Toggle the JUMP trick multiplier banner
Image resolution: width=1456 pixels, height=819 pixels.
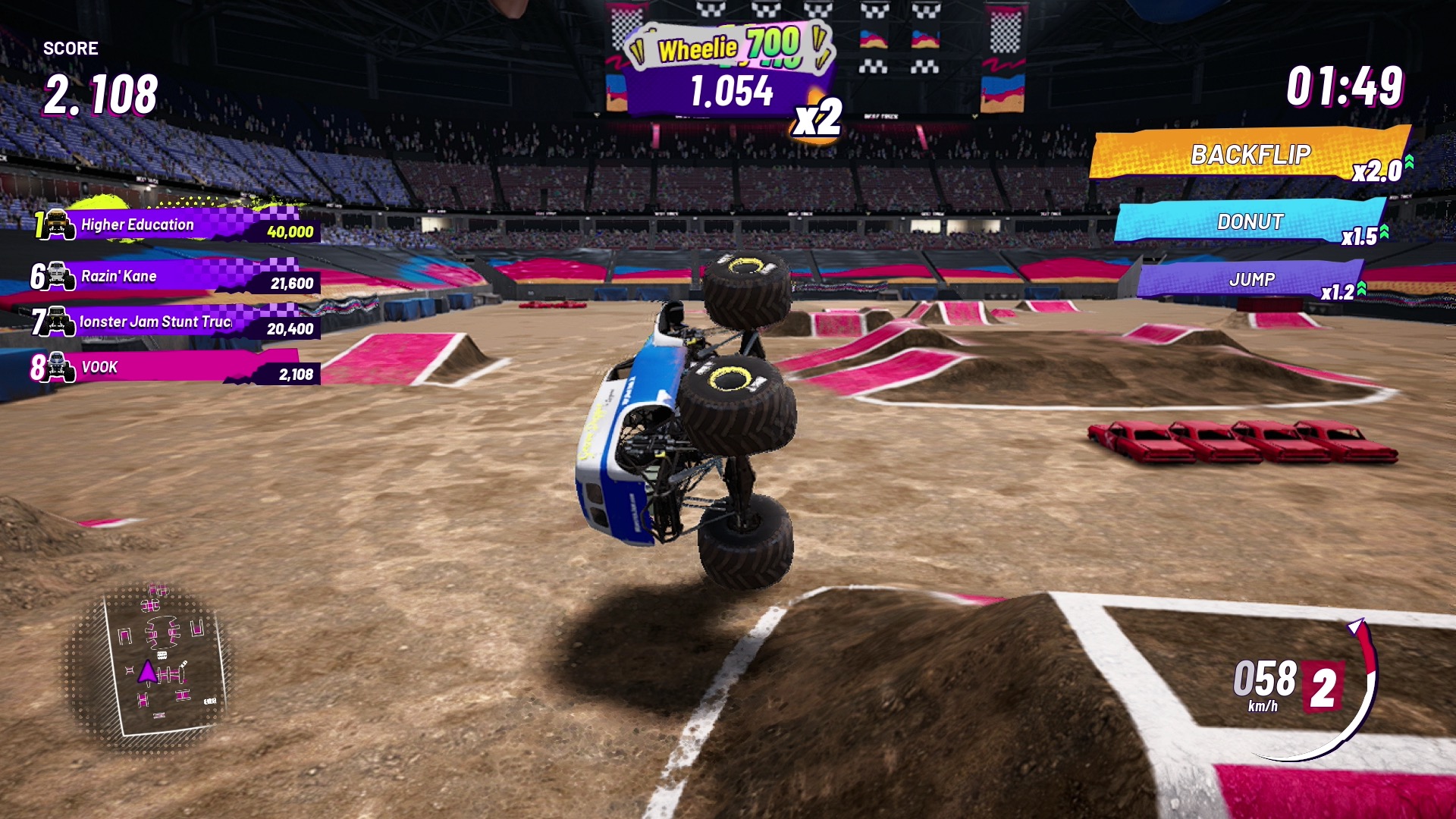pos(1251,281)
